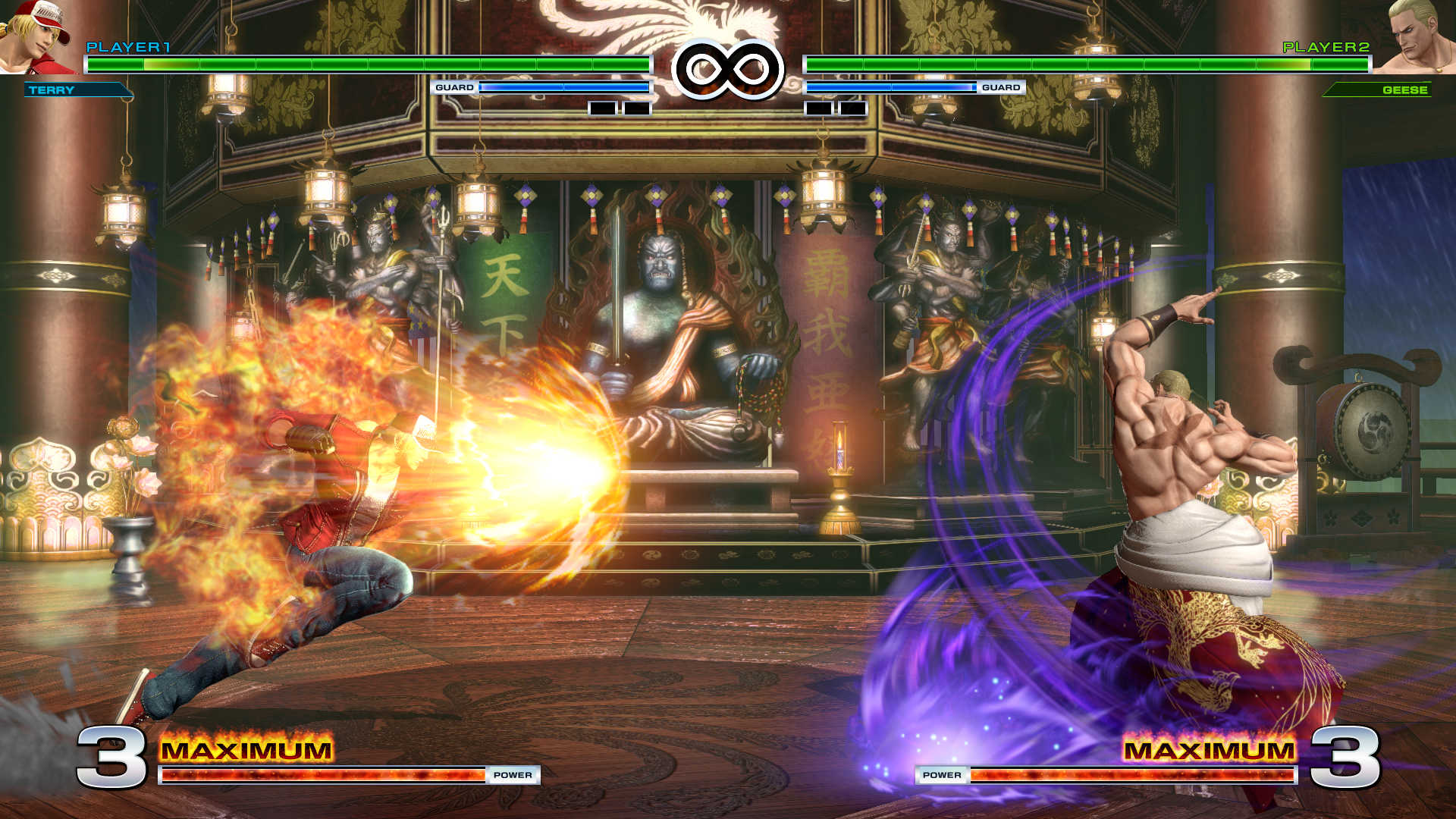Select Player 2's GUARD gauge label
Image resolution: width=1456 pixels, height=819 pixels.
click(1003, 88)
